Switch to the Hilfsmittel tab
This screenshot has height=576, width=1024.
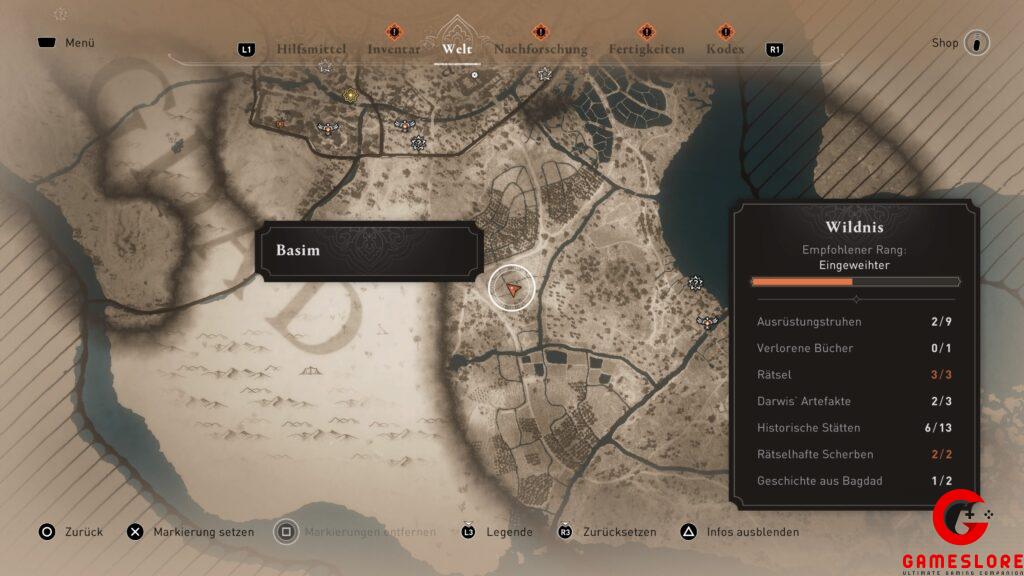(x=313, y=49)
